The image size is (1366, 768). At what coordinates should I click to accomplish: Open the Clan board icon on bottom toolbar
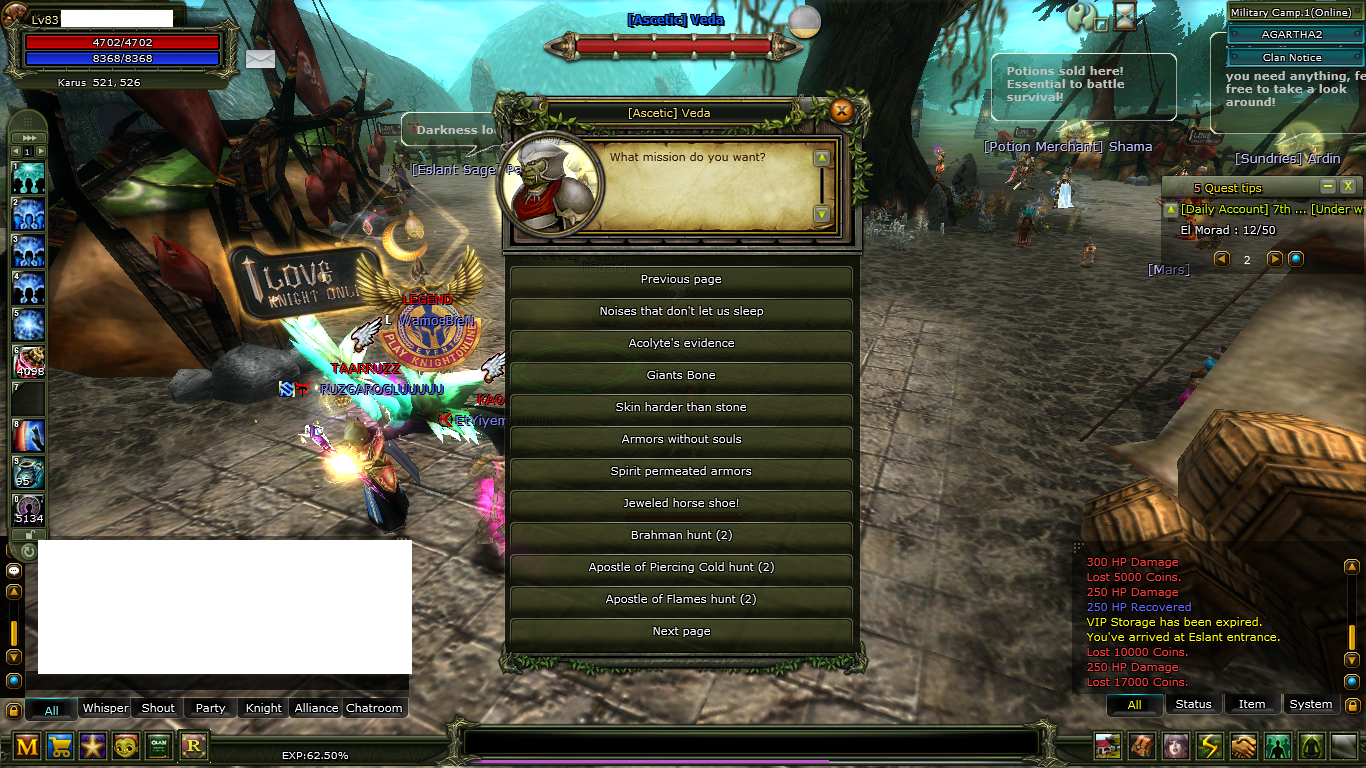159,746
